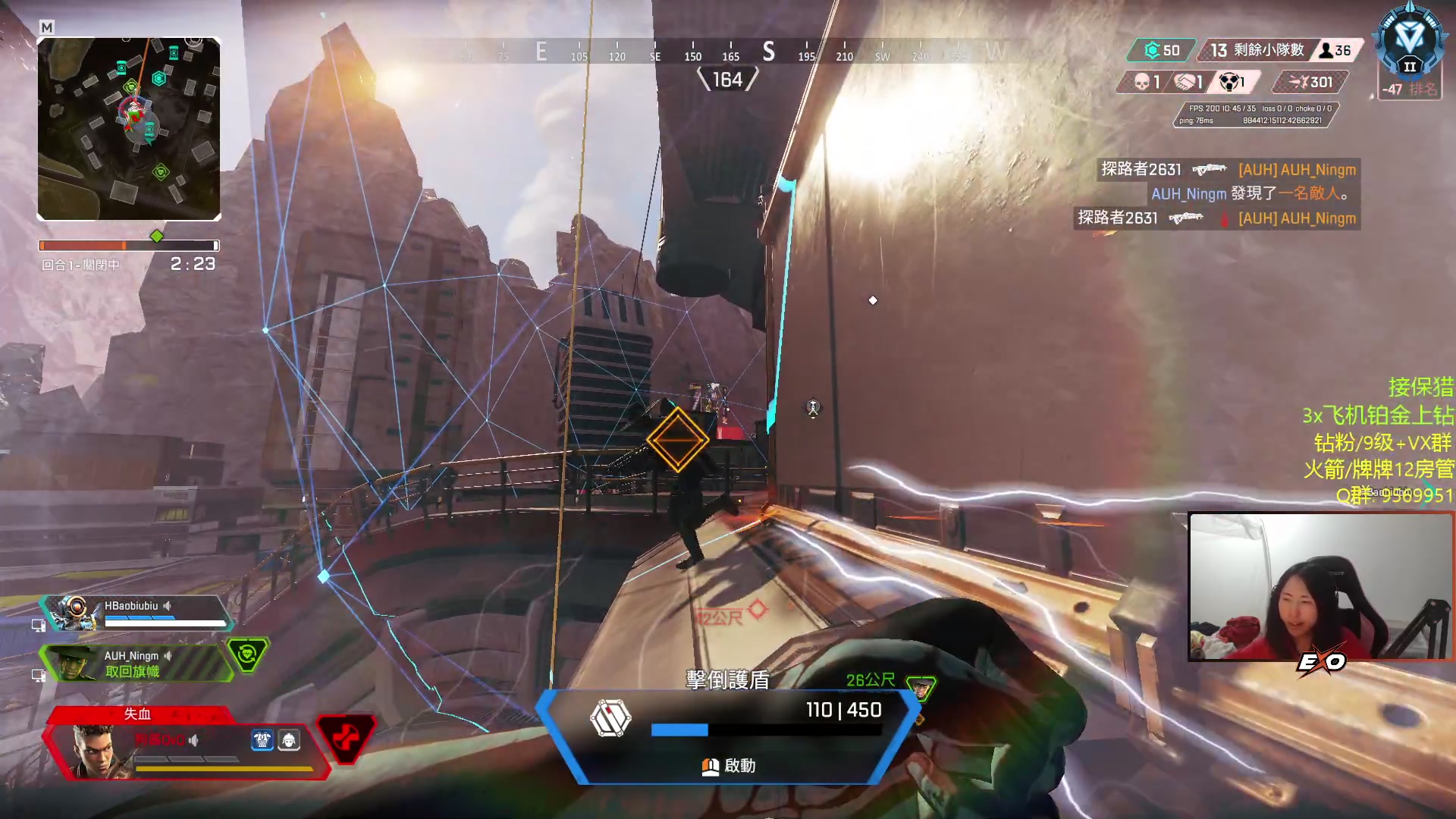Image resolution: width=1456 pixels, height=819 pixels.
Task: Click the green banner icon beside AUH_Ningm
Action: [x=247, y=654]
